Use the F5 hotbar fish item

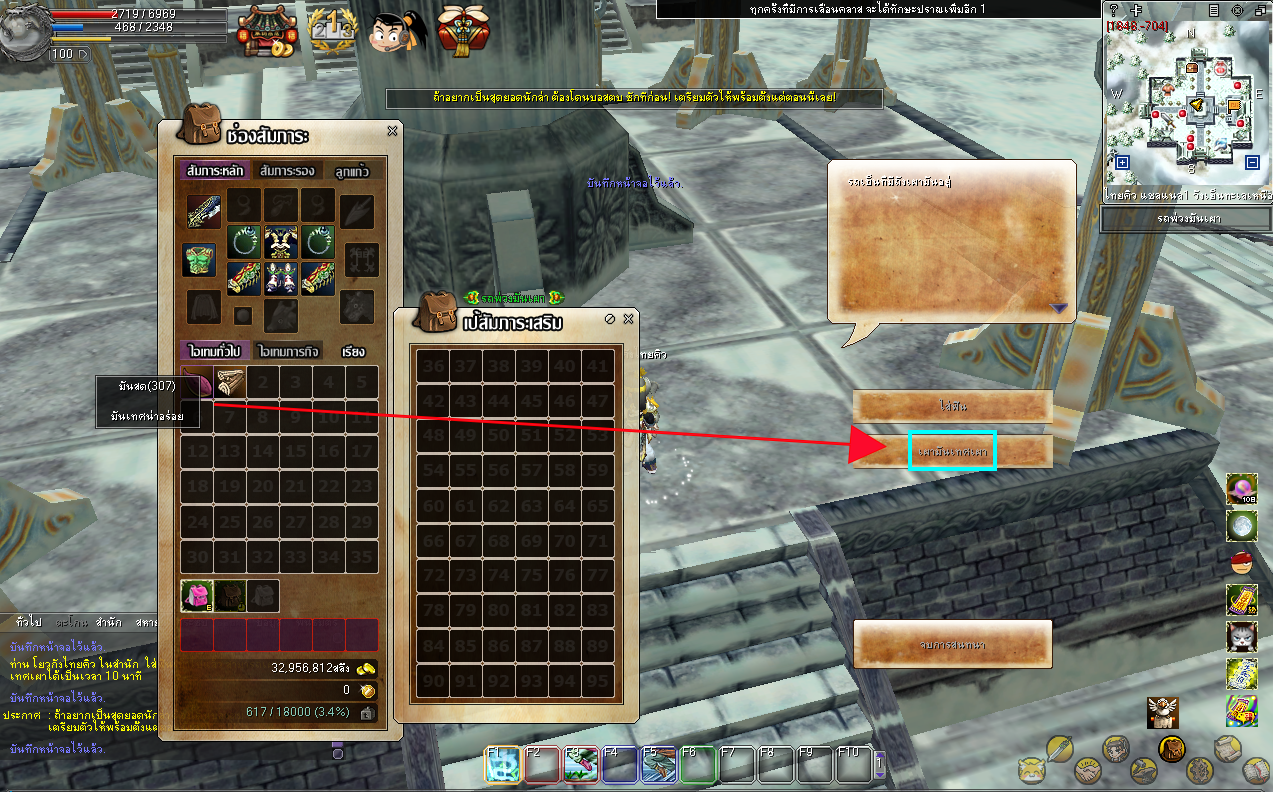tap(658, 765)
